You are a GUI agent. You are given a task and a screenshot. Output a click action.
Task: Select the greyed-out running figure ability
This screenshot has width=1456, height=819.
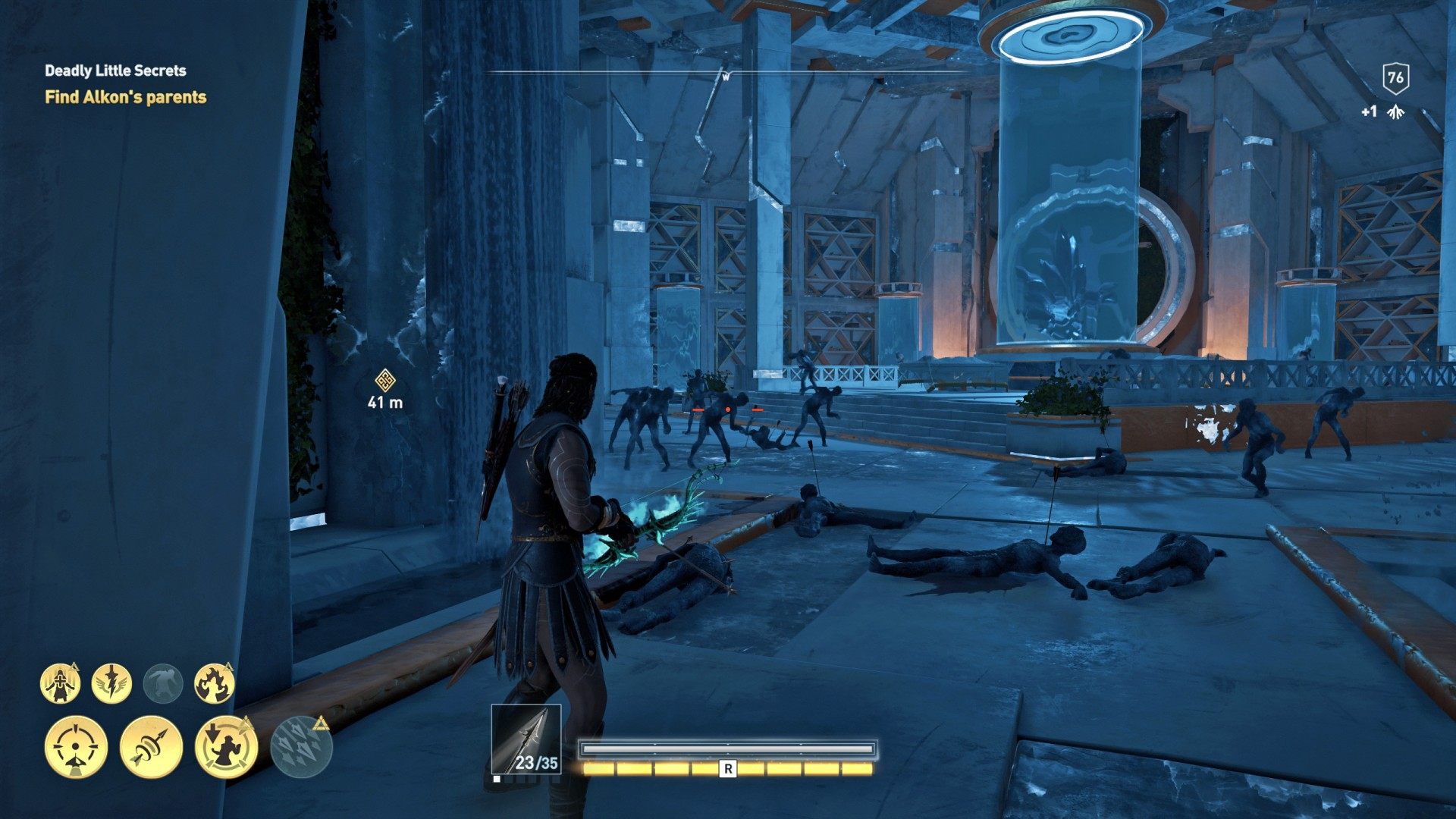163,684
